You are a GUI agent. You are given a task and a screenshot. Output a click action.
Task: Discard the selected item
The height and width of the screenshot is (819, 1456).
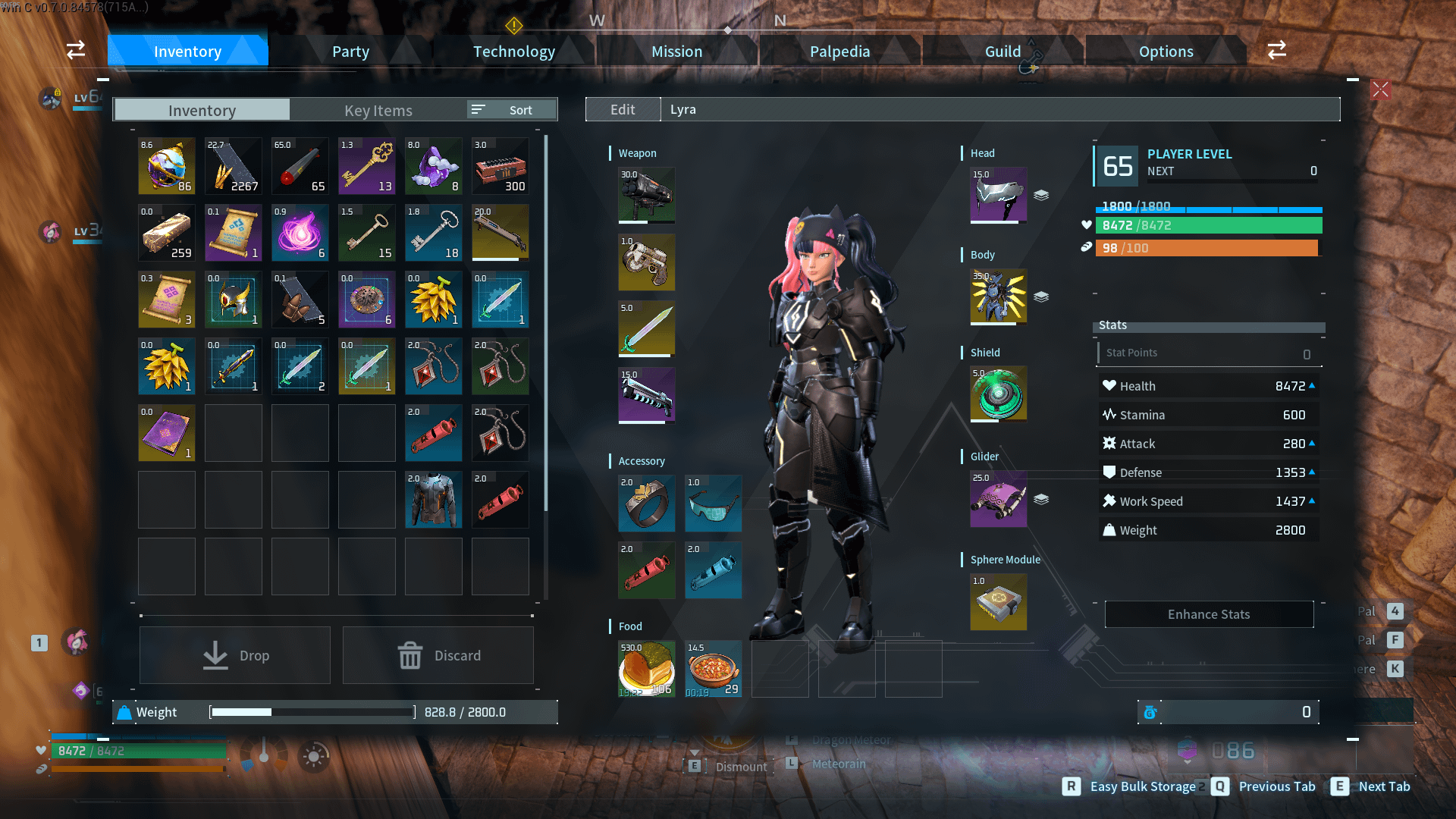point(438,655)
